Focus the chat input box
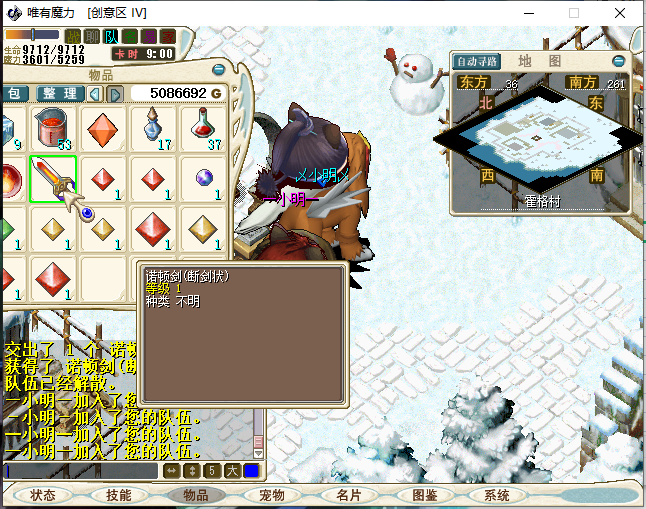 [x=80, y=470]
